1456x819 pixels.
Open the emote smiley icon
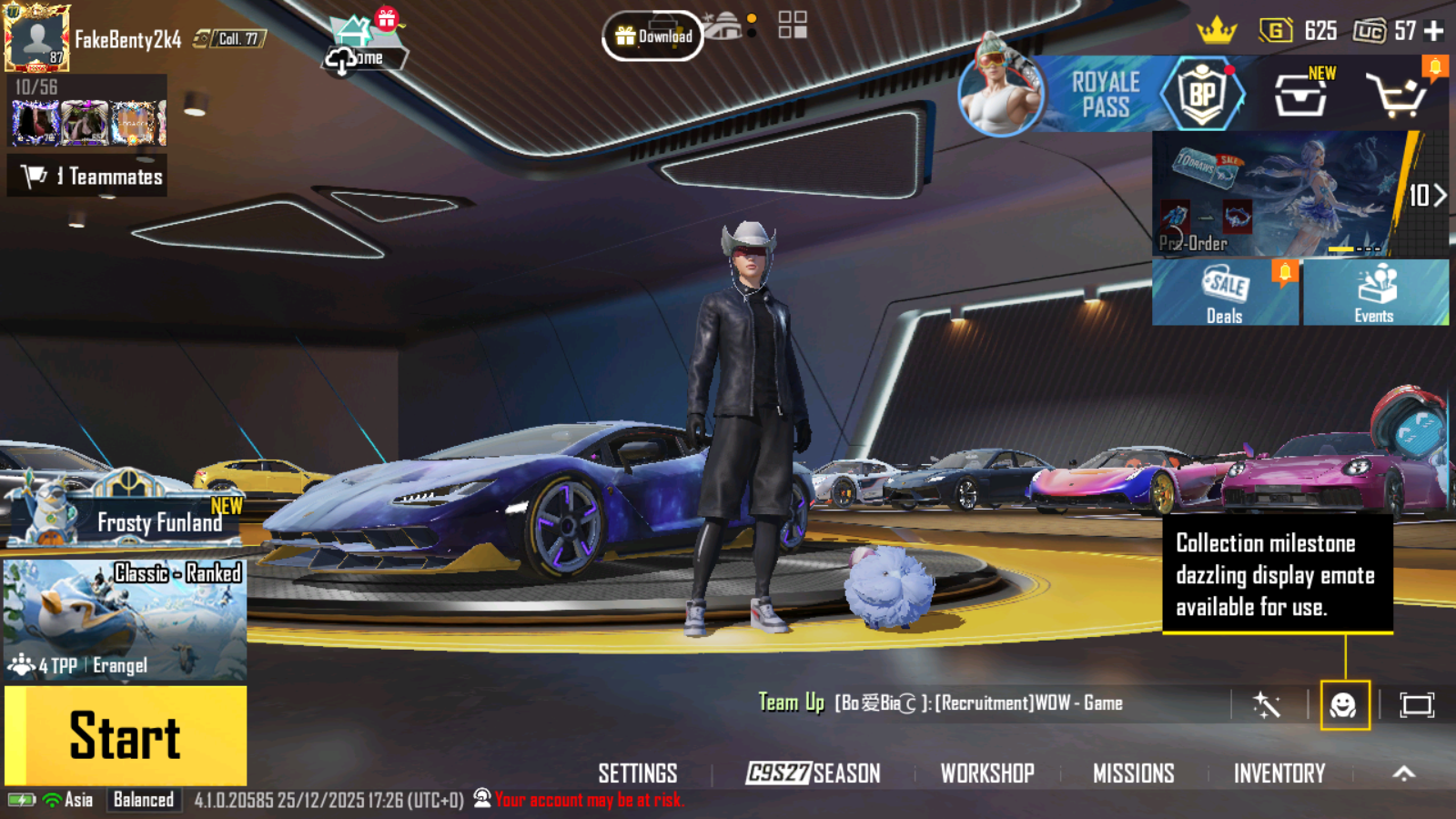(1344, 705)
